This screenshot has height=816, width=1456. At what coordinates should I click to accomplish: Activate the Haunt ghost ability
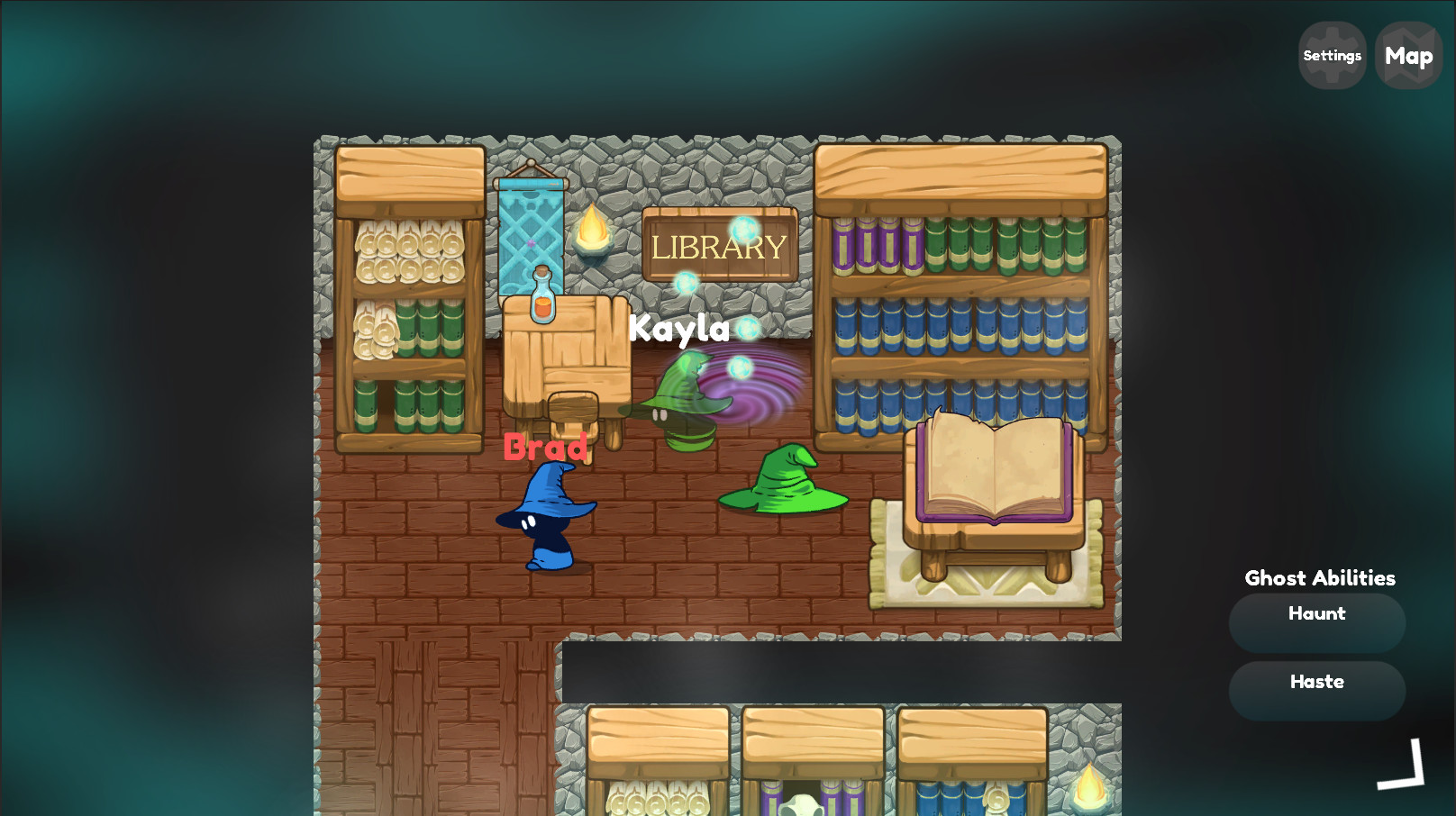point(1316,621)
